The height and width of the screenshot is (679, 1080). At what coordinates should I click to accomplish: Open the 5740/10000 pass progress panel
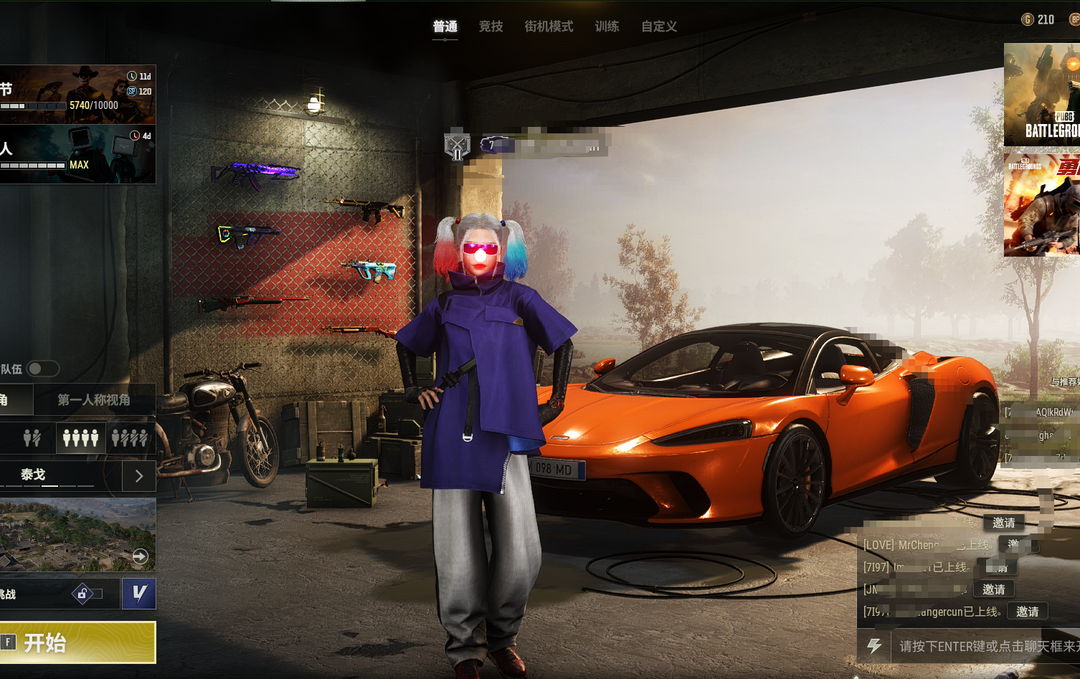point(76,95)
